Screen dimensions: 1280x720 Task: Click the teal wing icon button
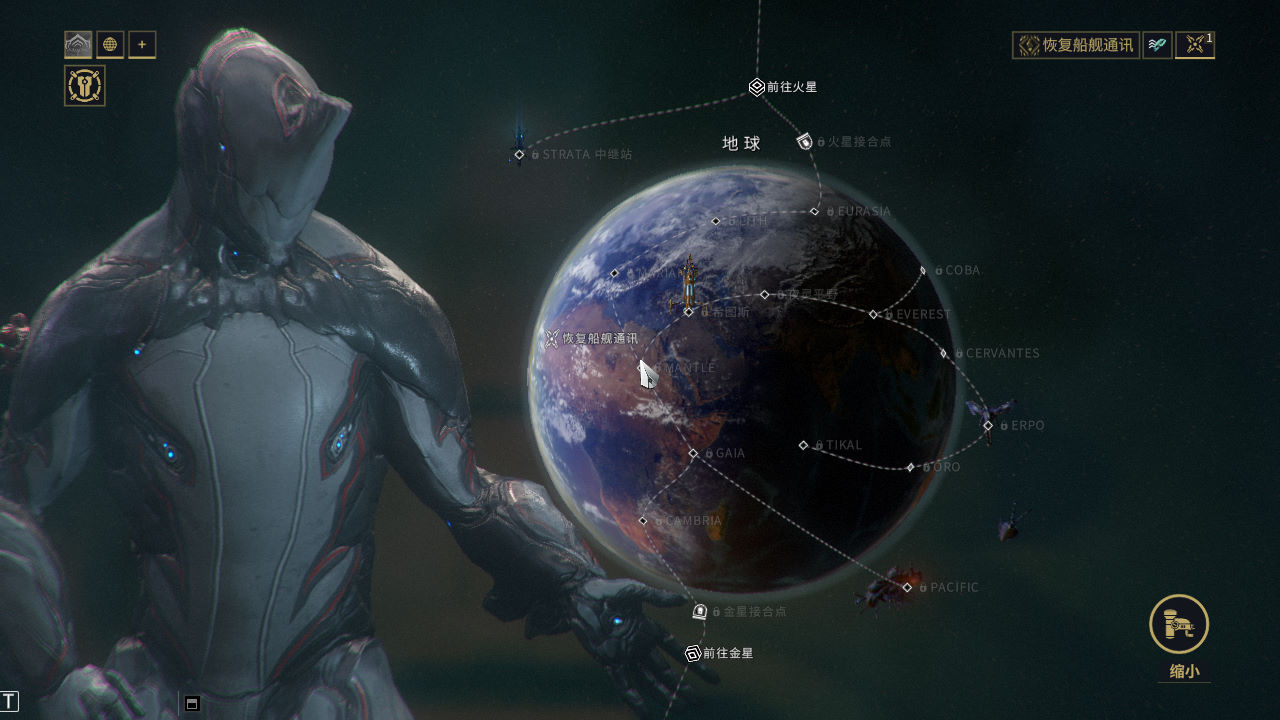tap(1157, 45)
